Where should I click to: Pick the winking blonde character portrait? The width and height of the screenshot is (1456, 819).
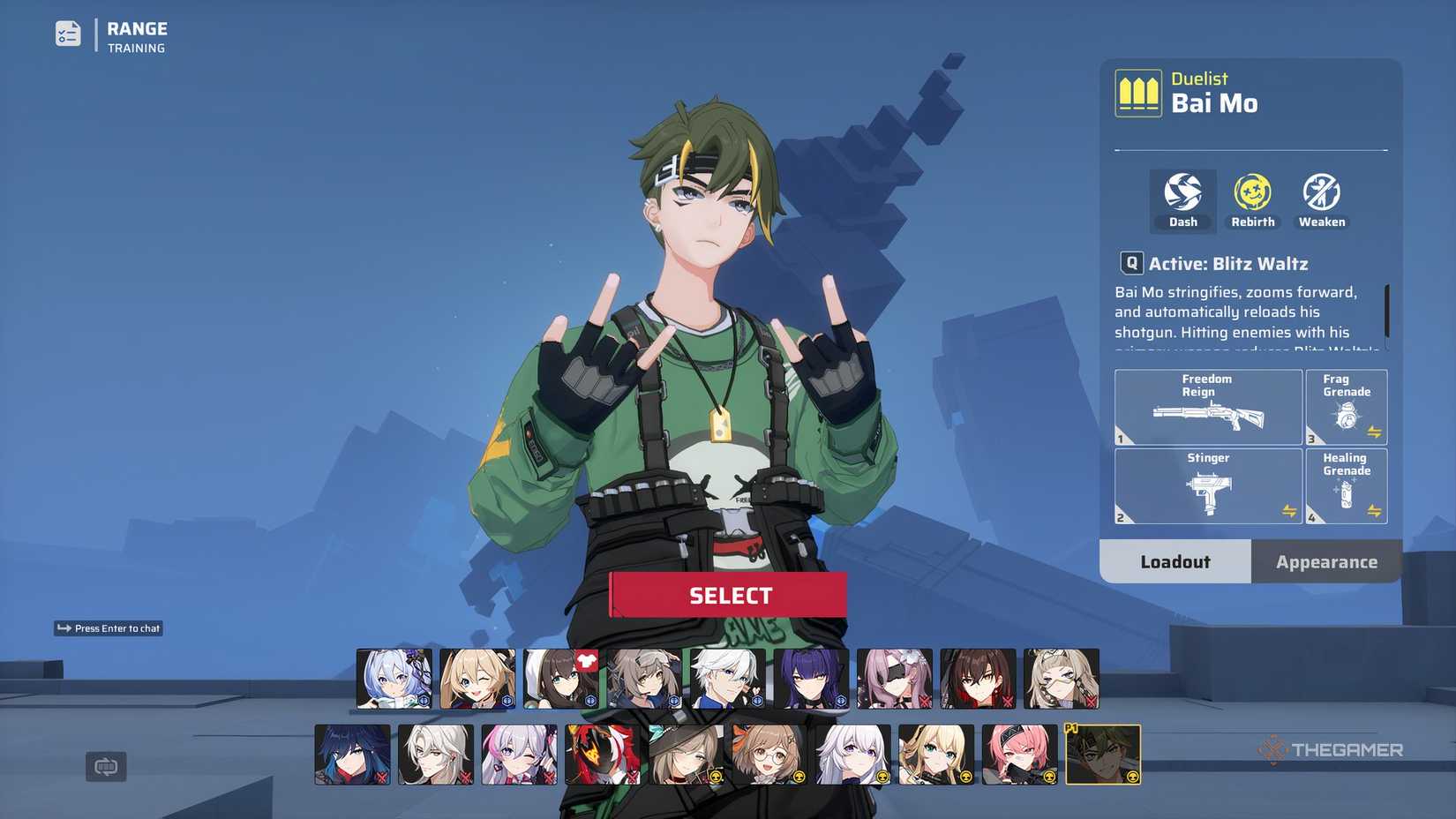coord(477,679)
